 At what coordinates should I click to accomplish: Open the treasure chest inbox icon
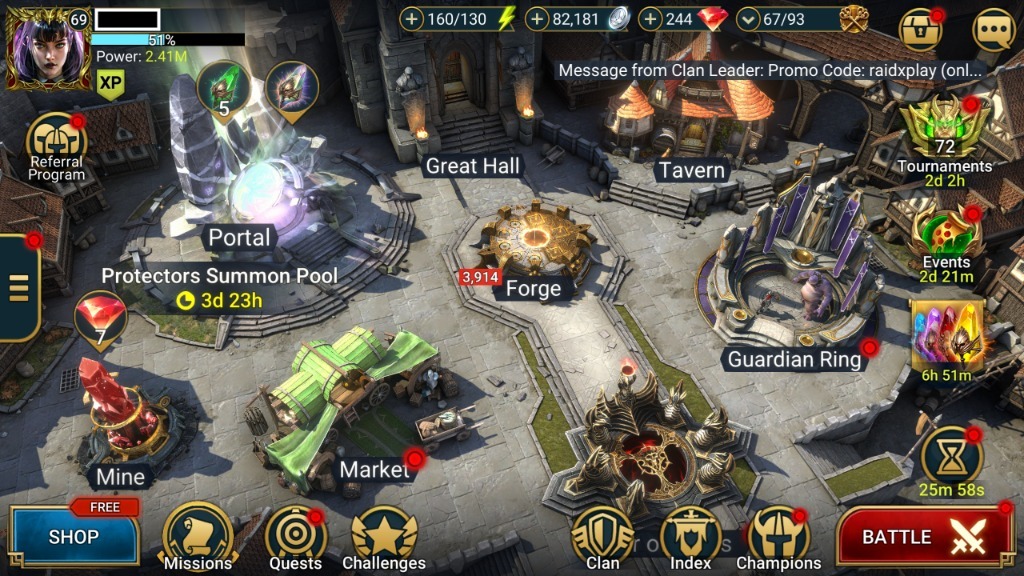coord(919,29)
